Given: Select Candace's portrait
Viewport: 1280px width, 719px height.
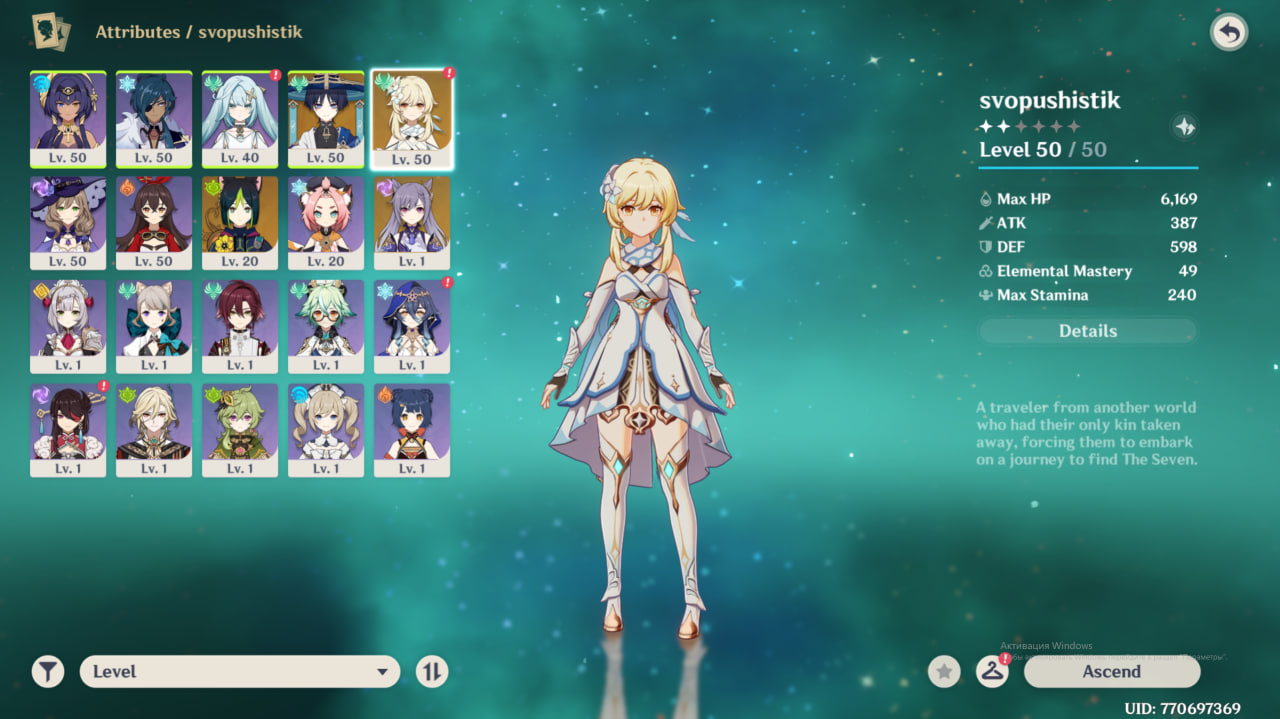Looking at the screenshot, I should pyautogui.click(x=68, y=119).
